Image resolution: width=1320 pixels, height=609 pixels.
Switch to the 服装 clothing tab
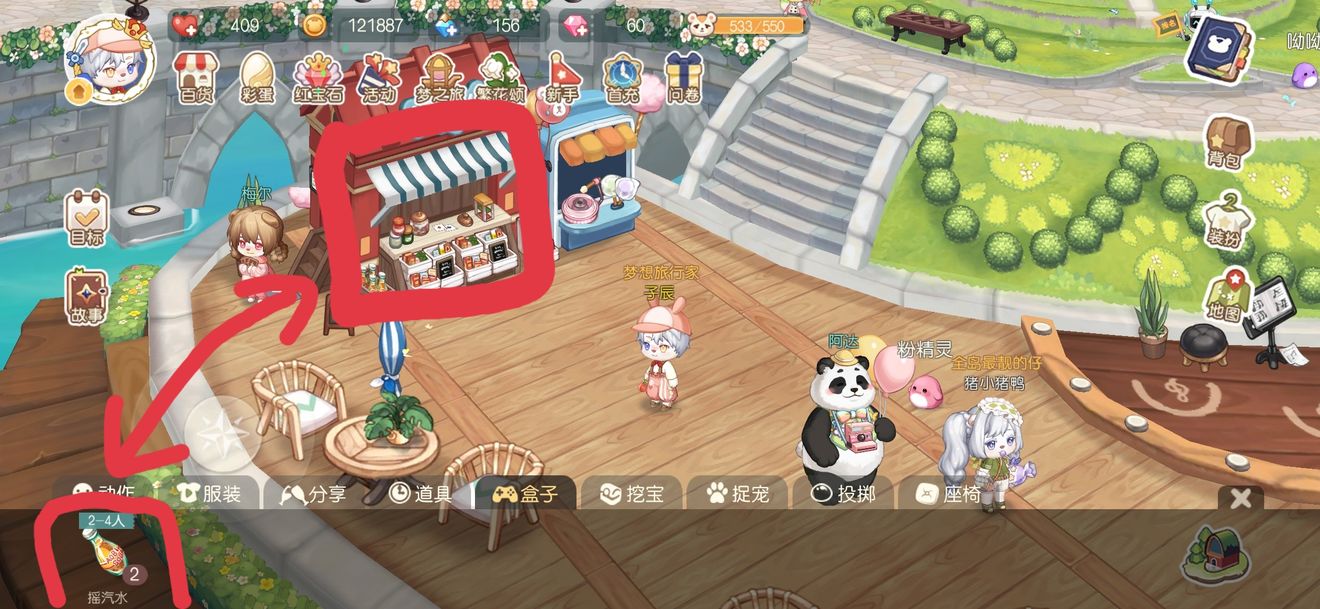pyautogui.click(x=208, y=494)
